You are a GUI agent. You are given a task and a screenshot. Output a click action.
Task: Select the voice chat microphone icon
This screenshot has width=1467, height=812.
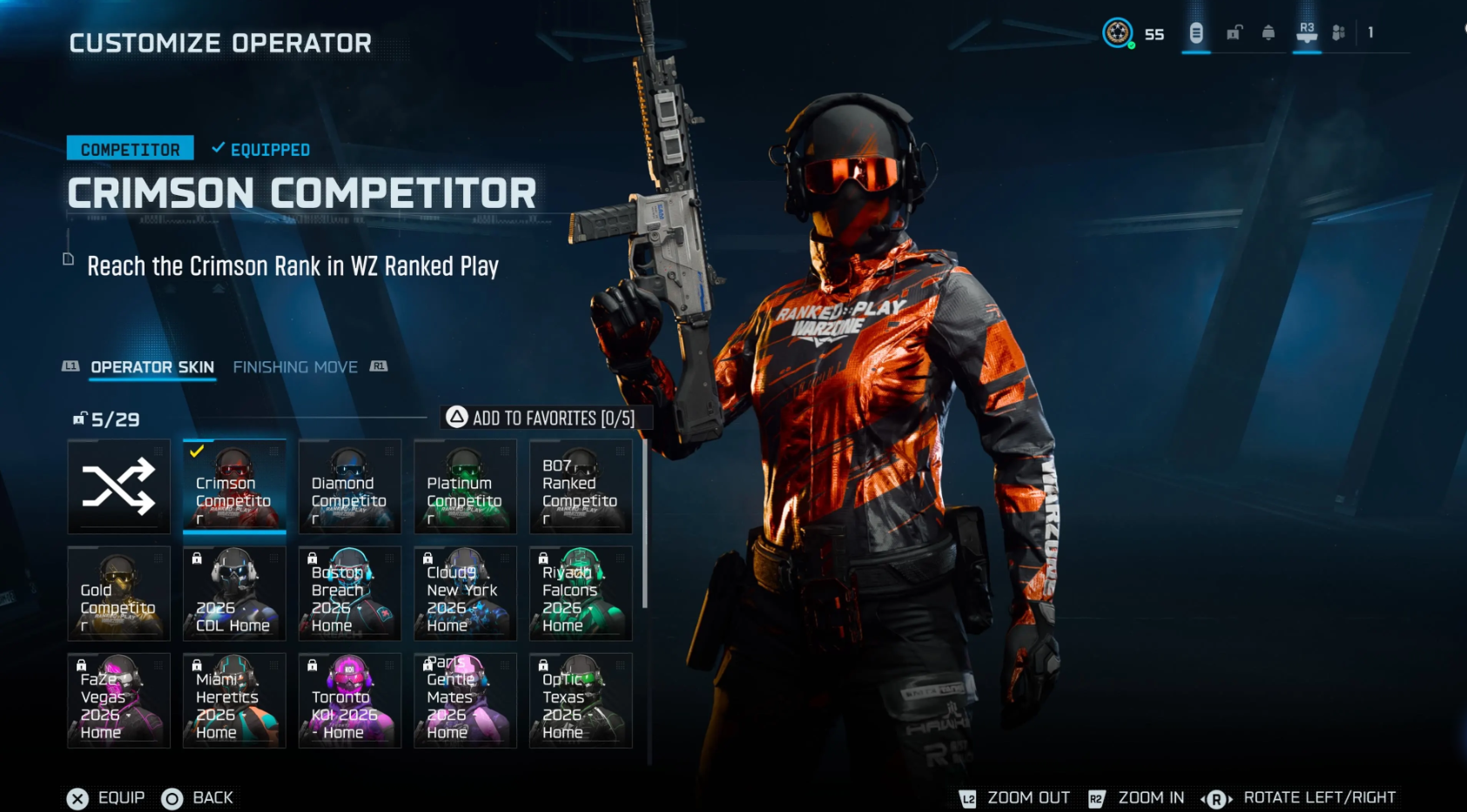1196,33
